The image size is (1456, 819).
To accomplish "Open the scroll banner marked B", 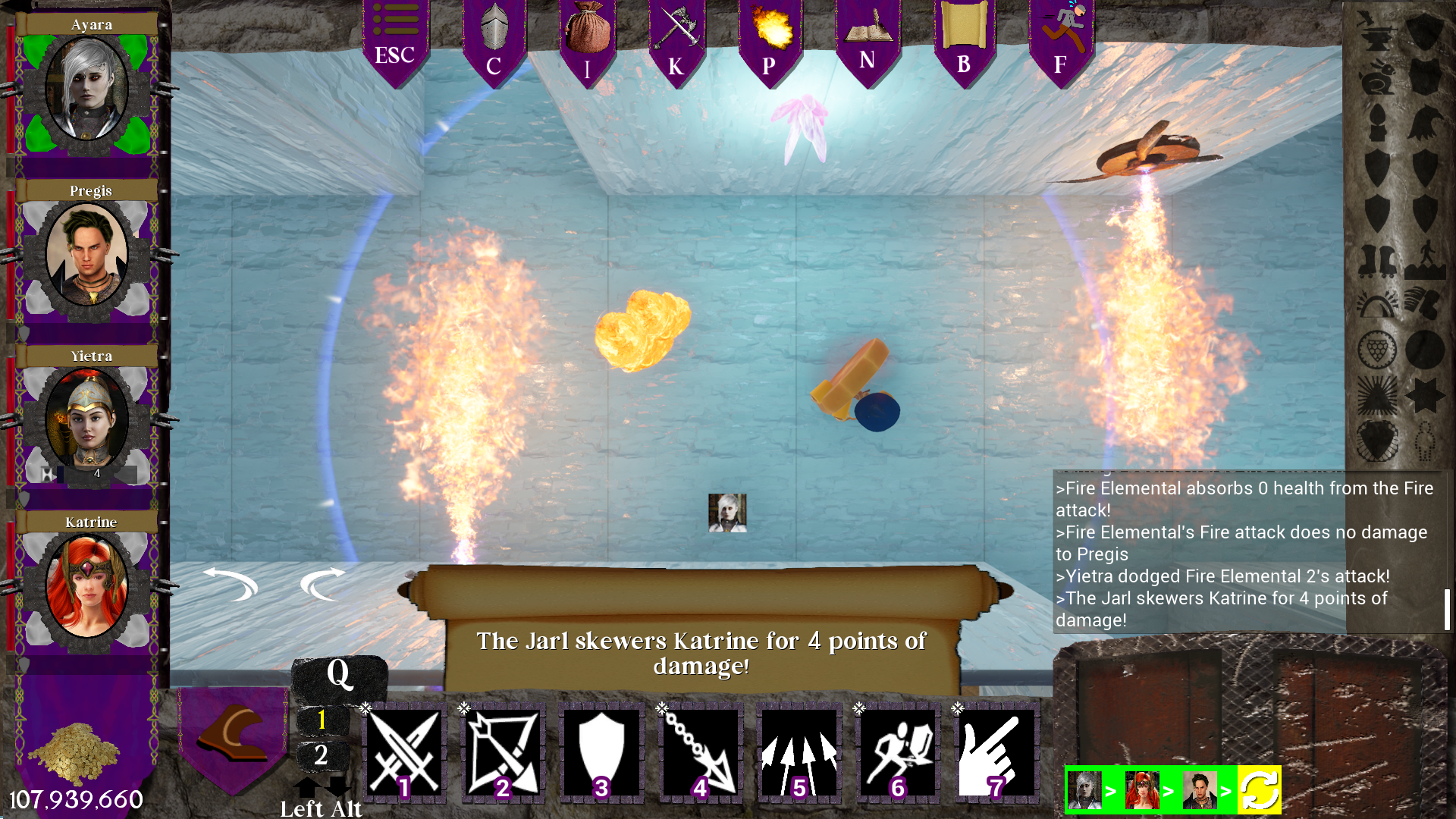I will tap(964, 34).
